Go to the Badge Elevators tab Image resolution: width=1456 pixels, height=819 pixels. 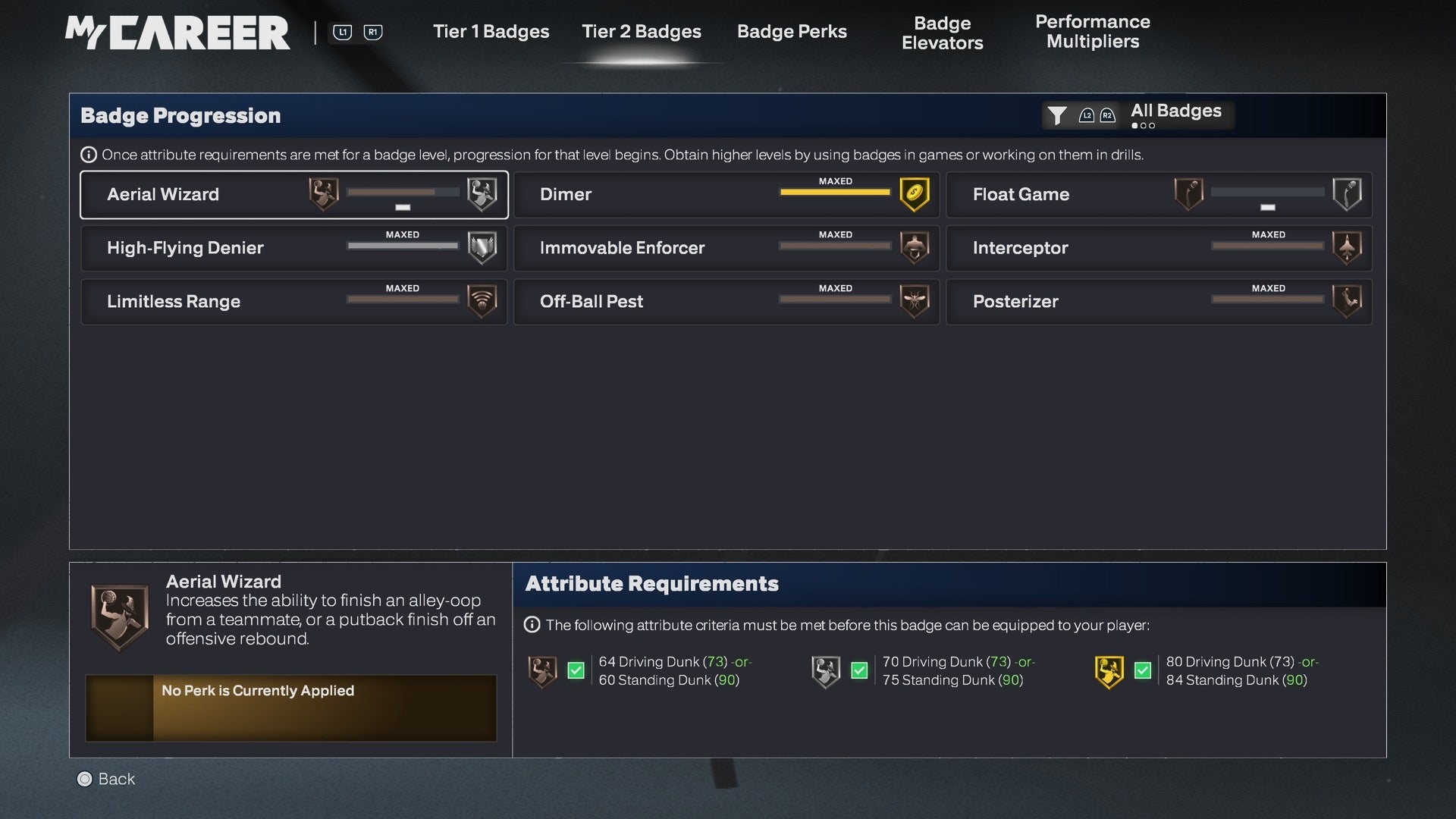click(942, 33)
